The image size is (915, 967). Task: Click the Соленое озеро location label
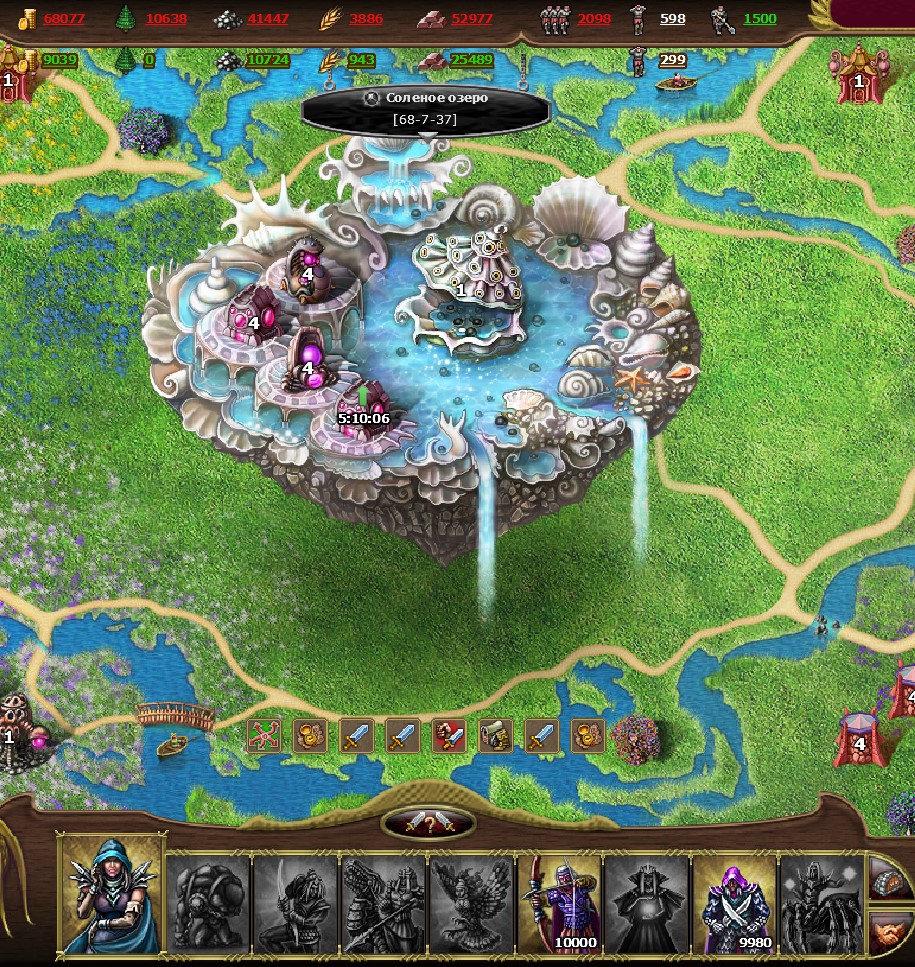425,109
